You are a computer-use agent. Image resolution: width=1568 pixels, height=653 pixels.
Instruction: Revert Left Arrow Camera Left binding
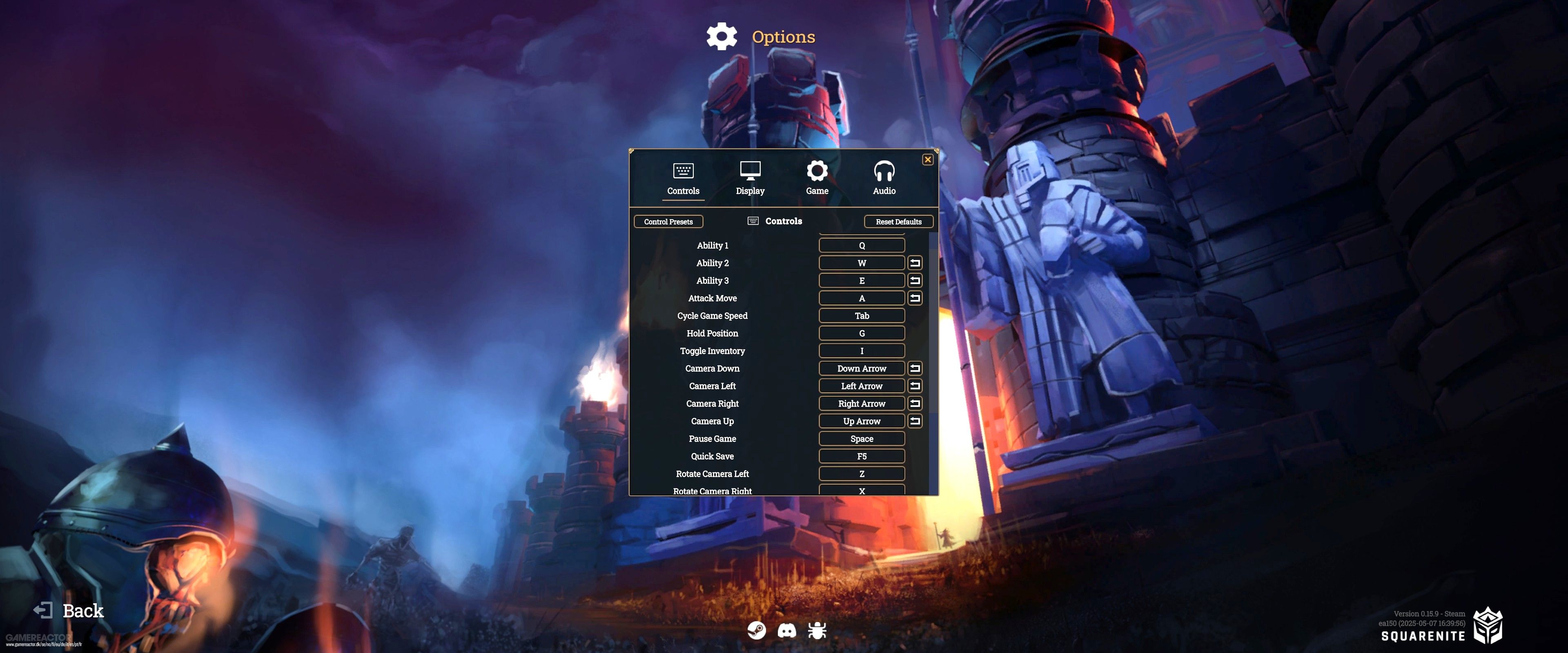pos(915,386)
